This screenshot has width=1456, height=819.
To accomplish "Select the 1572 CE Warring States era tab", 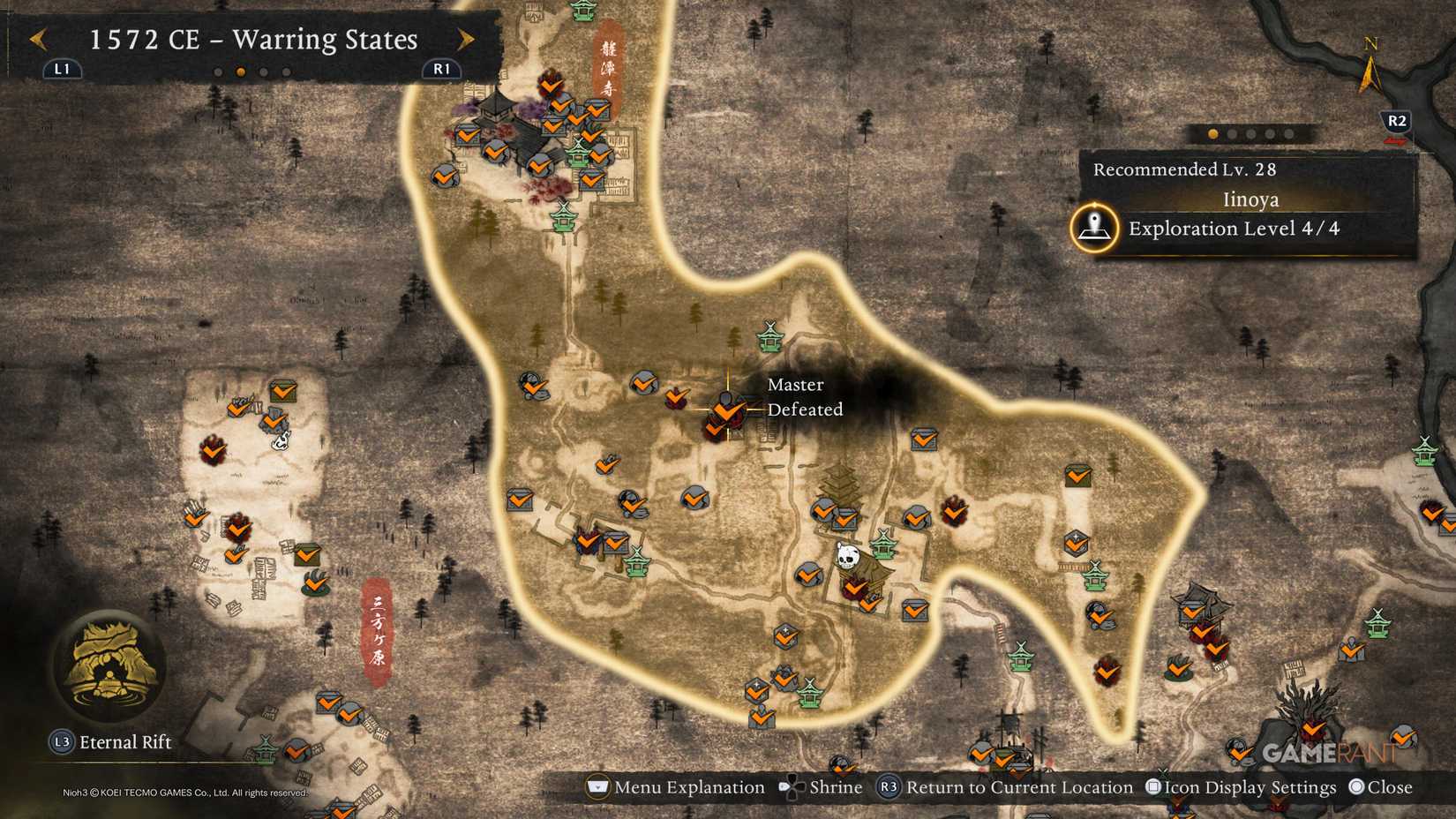I will coord(252,40).
